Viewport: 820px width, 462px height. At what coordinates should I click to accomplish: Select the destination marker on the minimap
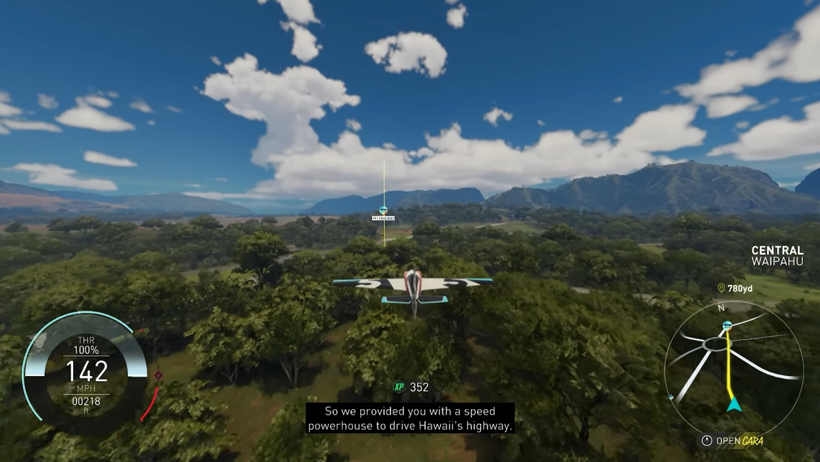727,326
